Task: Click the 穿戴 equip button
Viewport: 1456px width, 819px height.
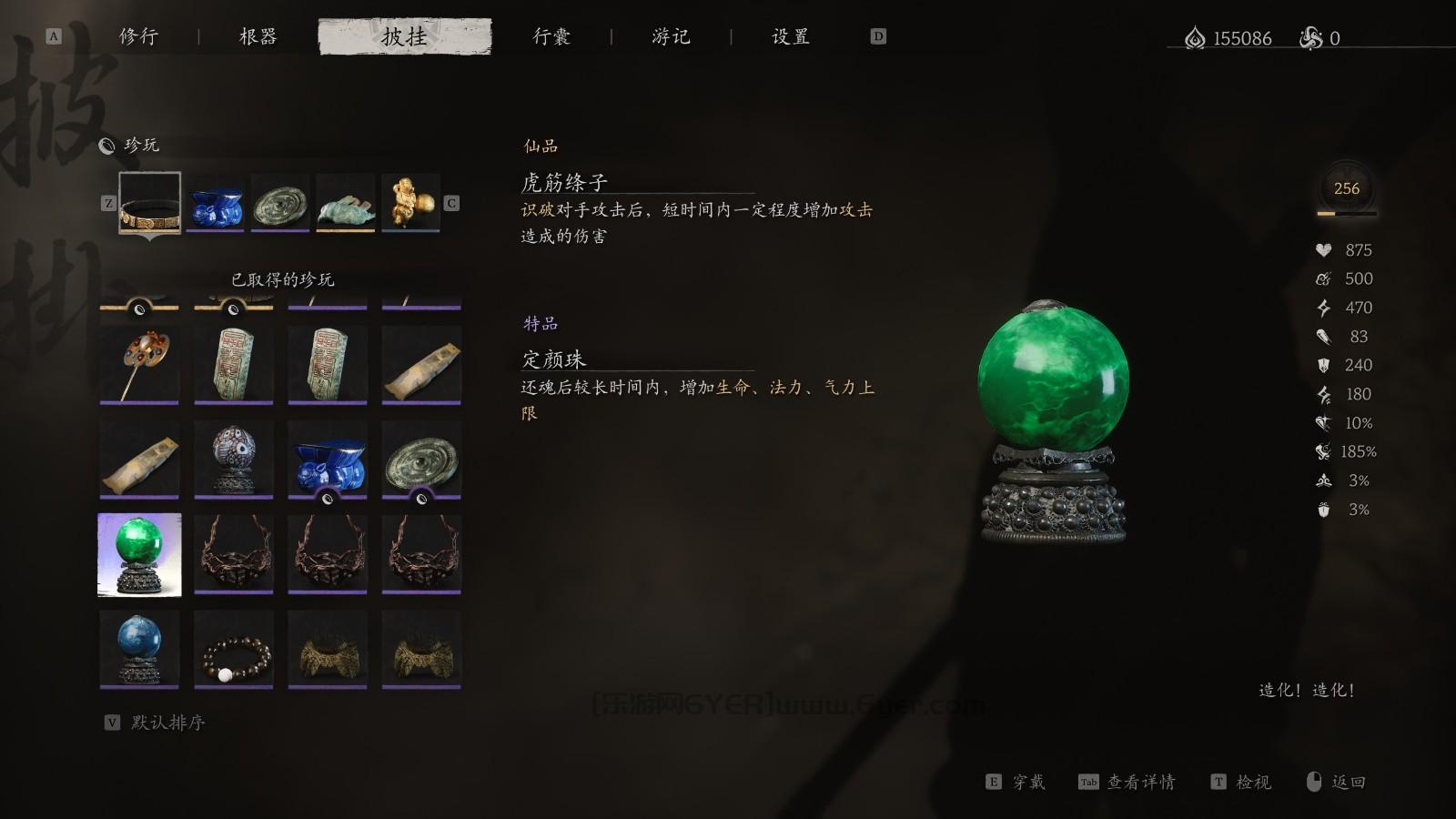Action: (x=1028, y=782)
